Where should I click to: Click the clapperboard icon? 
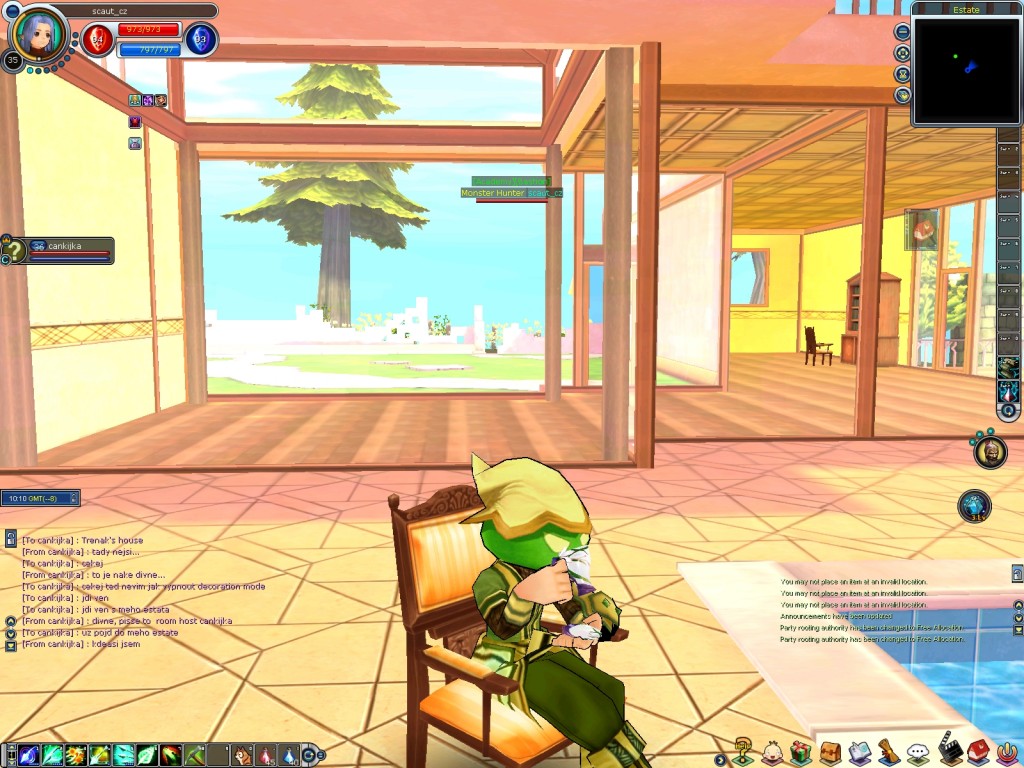click(x=949, y=750)
